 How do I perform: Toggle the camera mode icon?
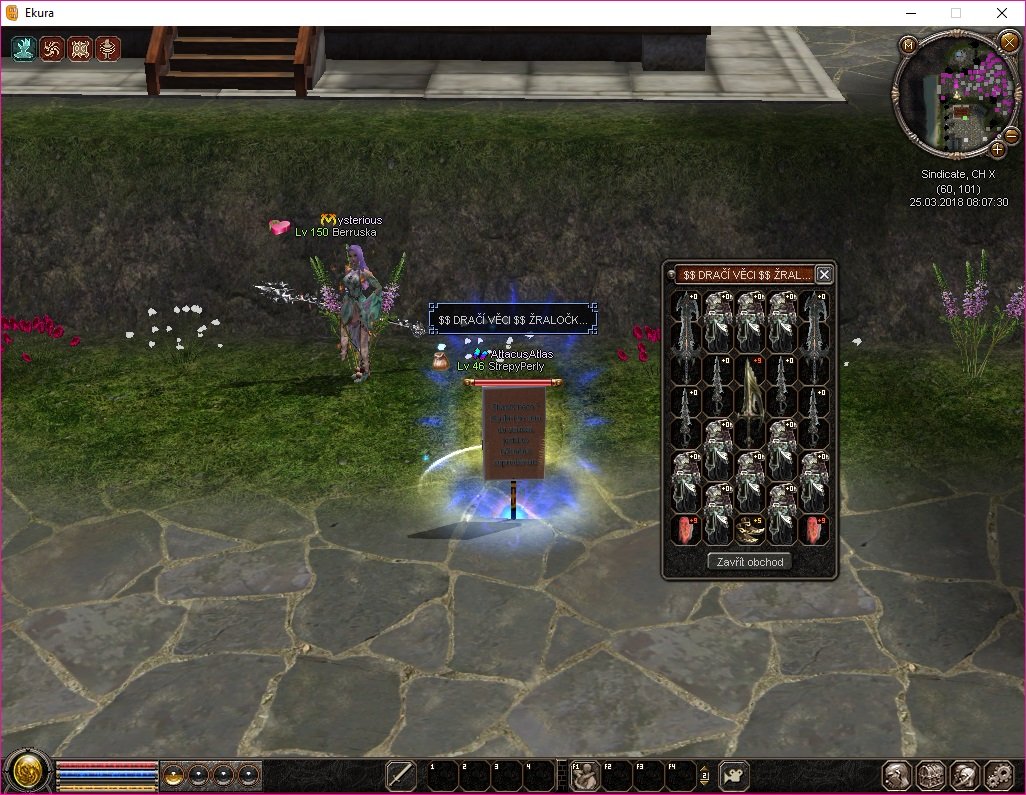click(736, 775)
